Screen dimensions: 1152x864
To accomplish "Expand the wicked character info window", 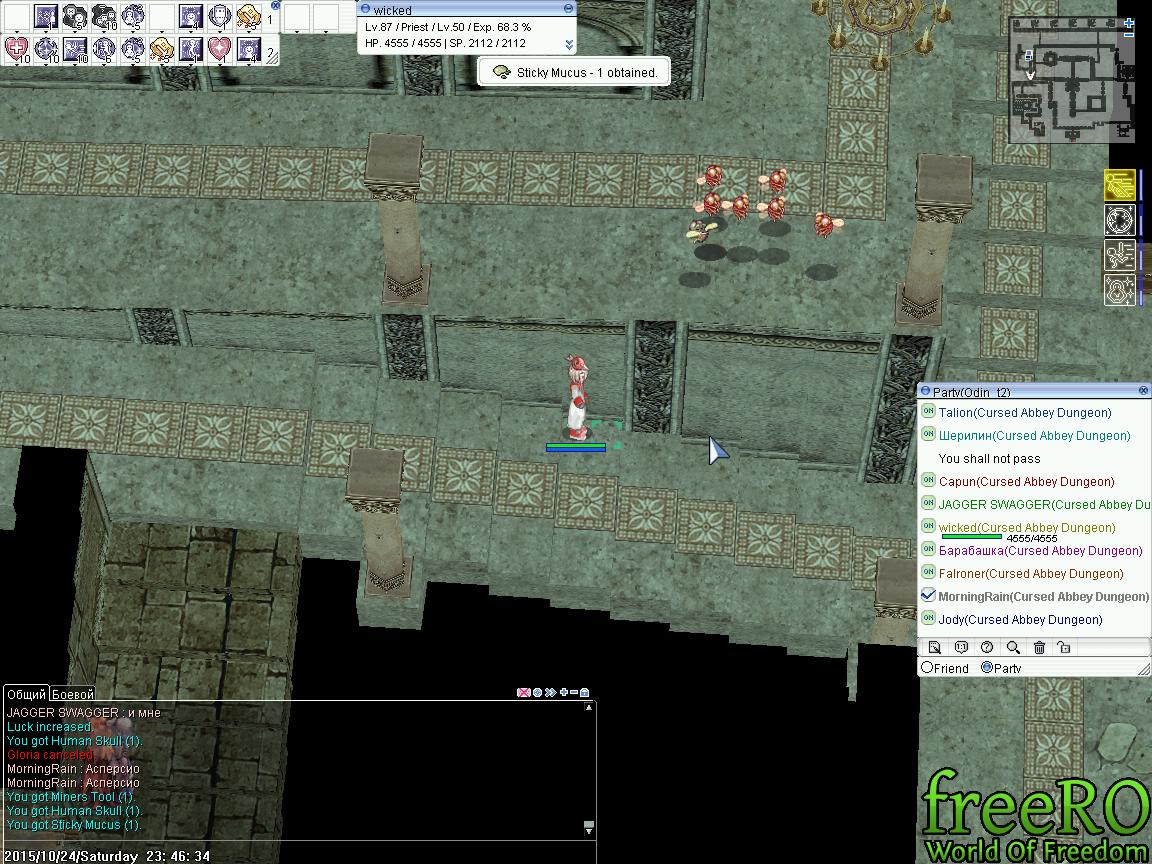I will coord(569,45).
